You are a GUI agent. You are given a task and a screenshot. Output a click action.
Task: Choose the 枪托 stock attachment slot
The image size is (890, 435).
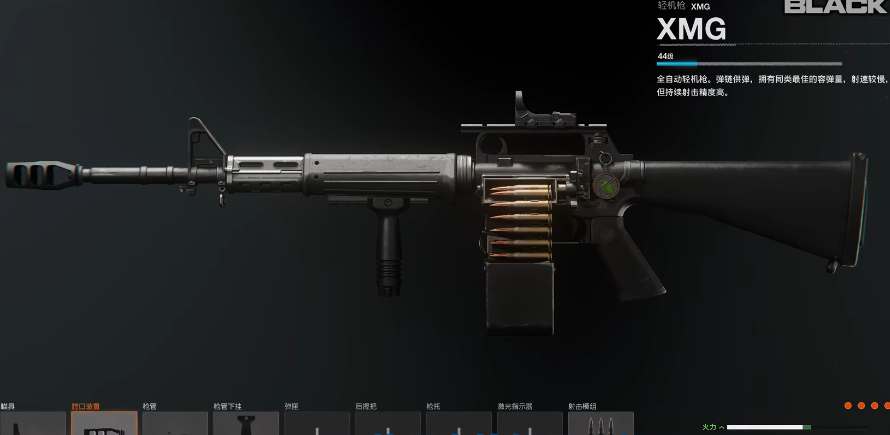tap(459, 423)
